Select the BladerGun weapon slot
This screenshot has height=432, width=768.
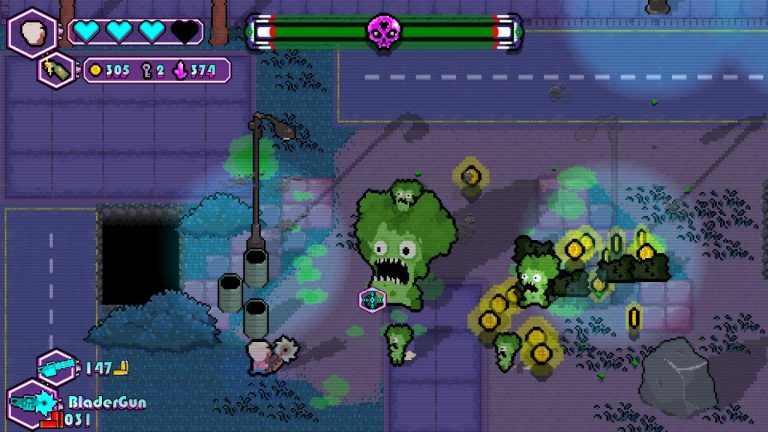click(x=32, y=407)
